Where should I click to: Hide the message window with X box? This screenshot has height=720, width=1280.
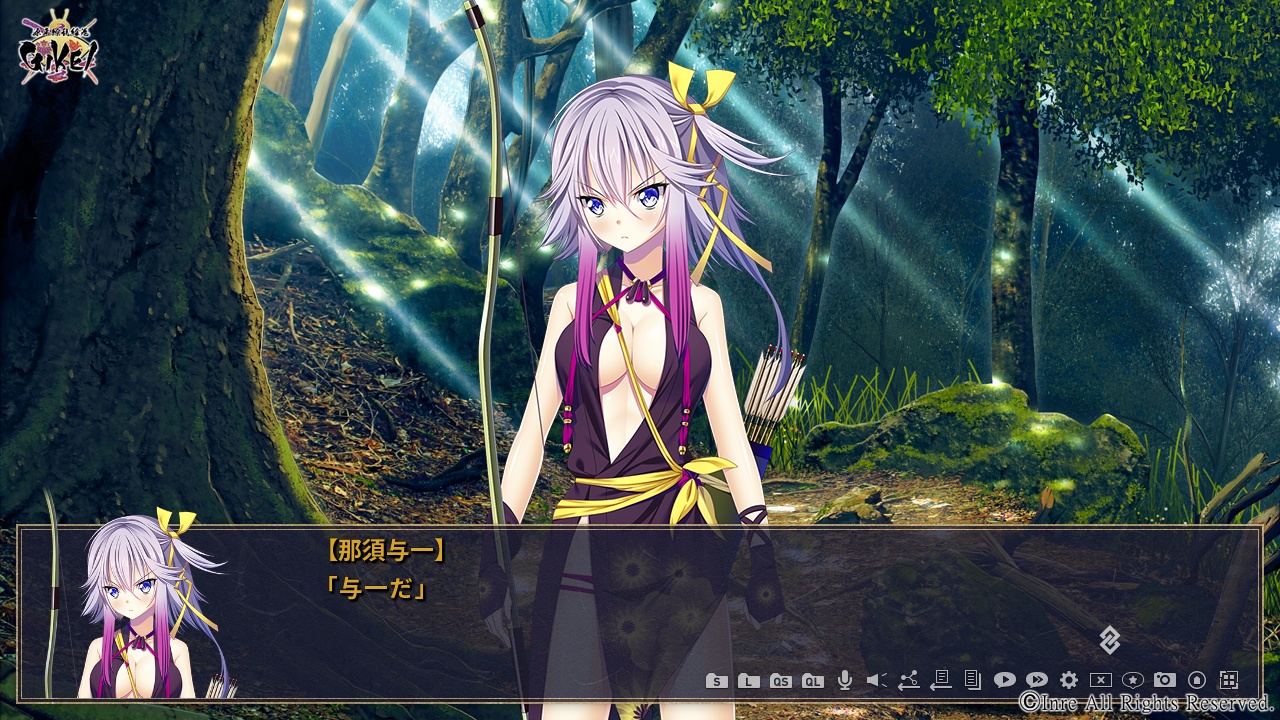pyautogui.click(x=1101, y=681)
